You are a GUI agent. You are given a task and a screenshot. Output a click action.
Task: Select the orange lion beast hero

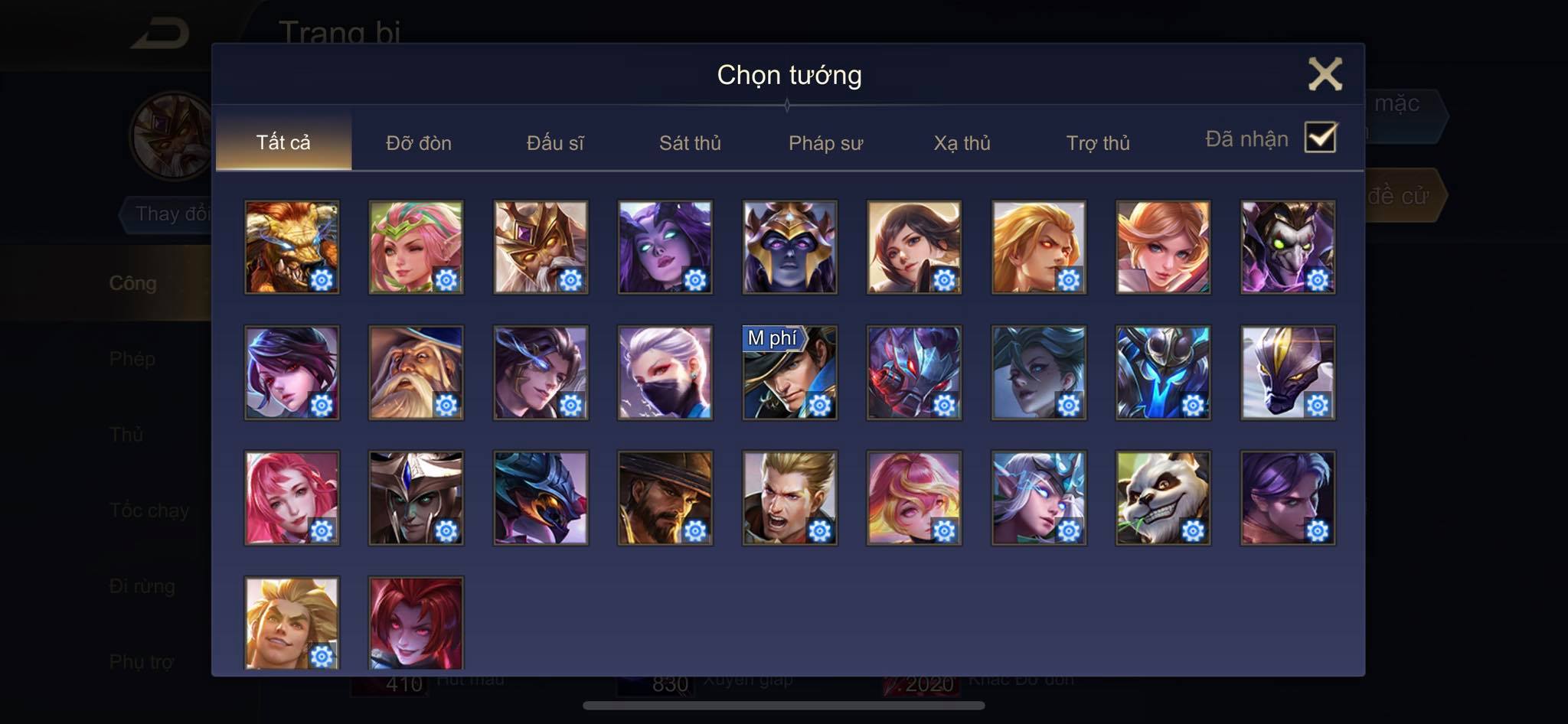point(292,247)
